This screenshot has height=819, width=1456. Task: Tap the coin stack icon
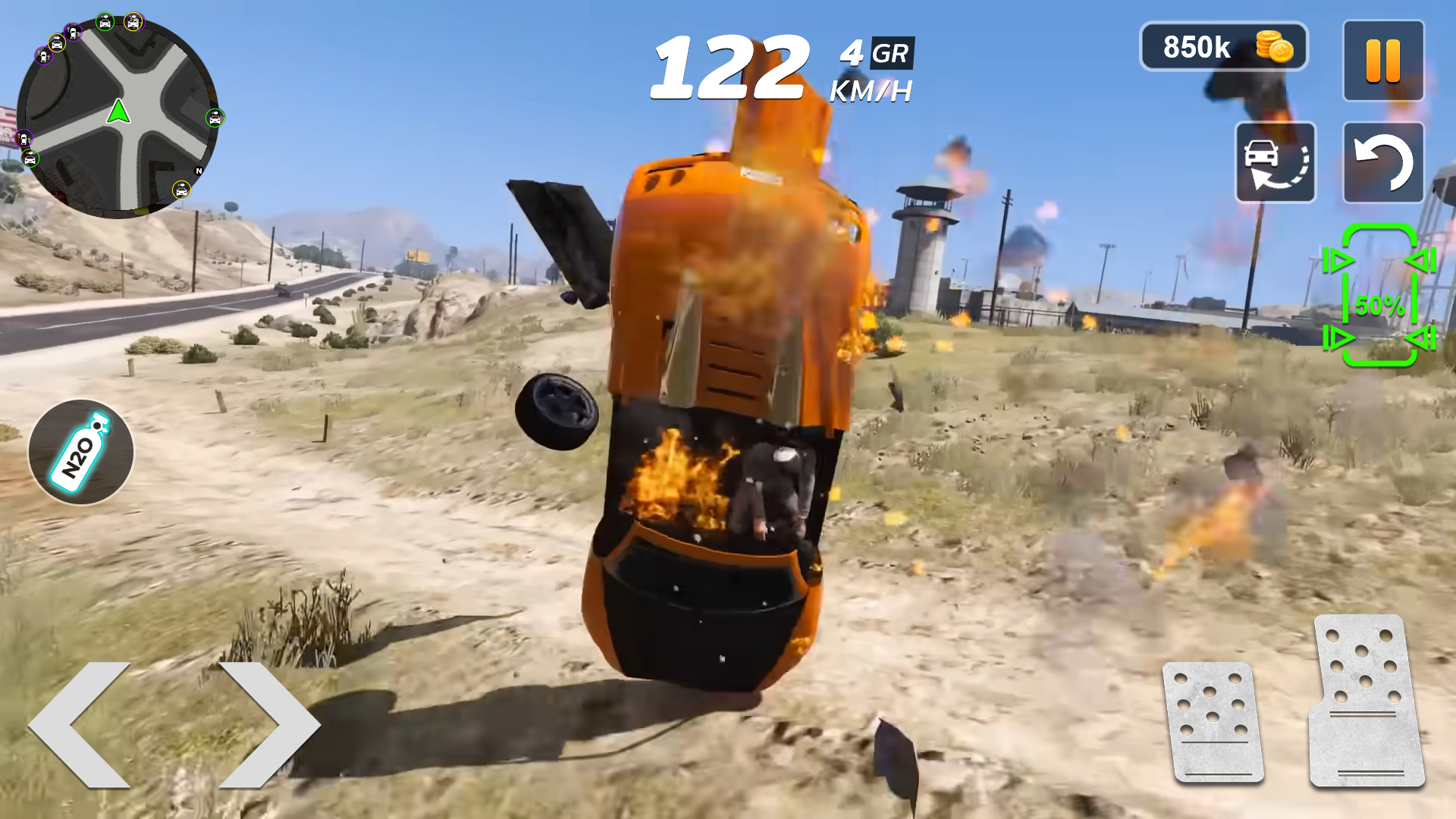pos(1273,47)
